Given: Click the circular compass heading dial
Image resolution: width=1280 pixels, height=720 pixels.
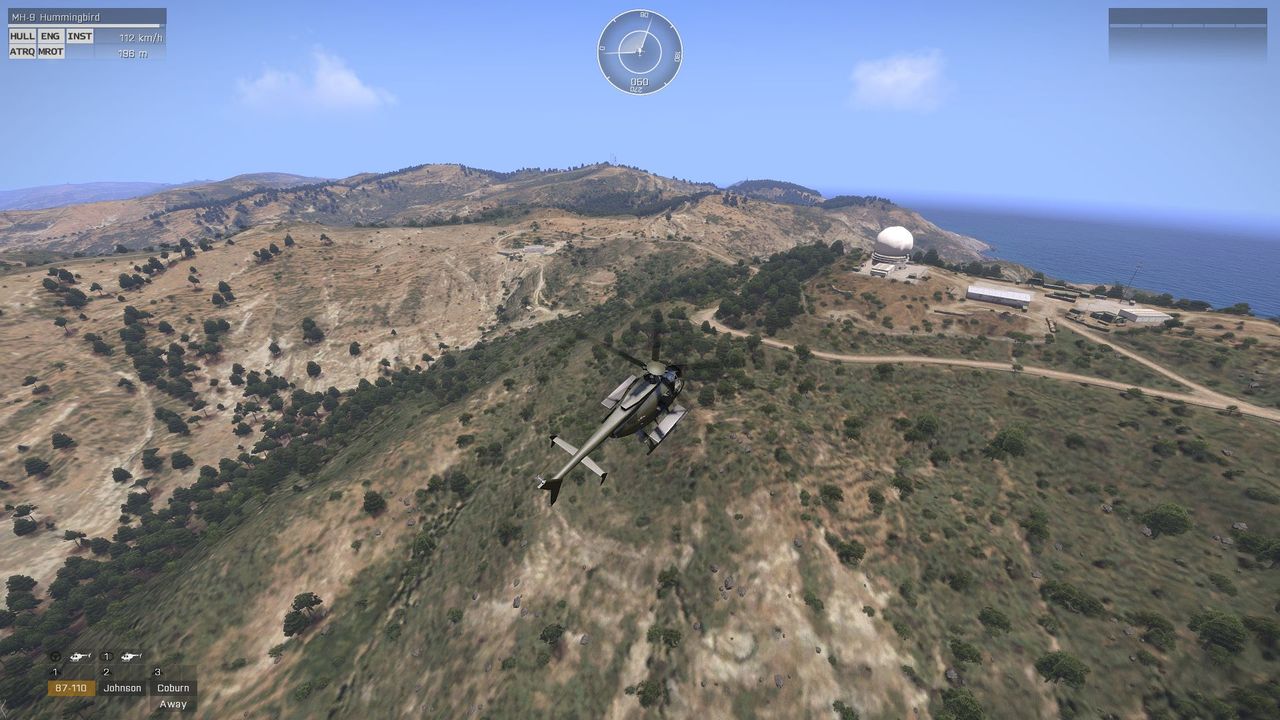Looking at the screenshot, I should (x=640, y=51).
